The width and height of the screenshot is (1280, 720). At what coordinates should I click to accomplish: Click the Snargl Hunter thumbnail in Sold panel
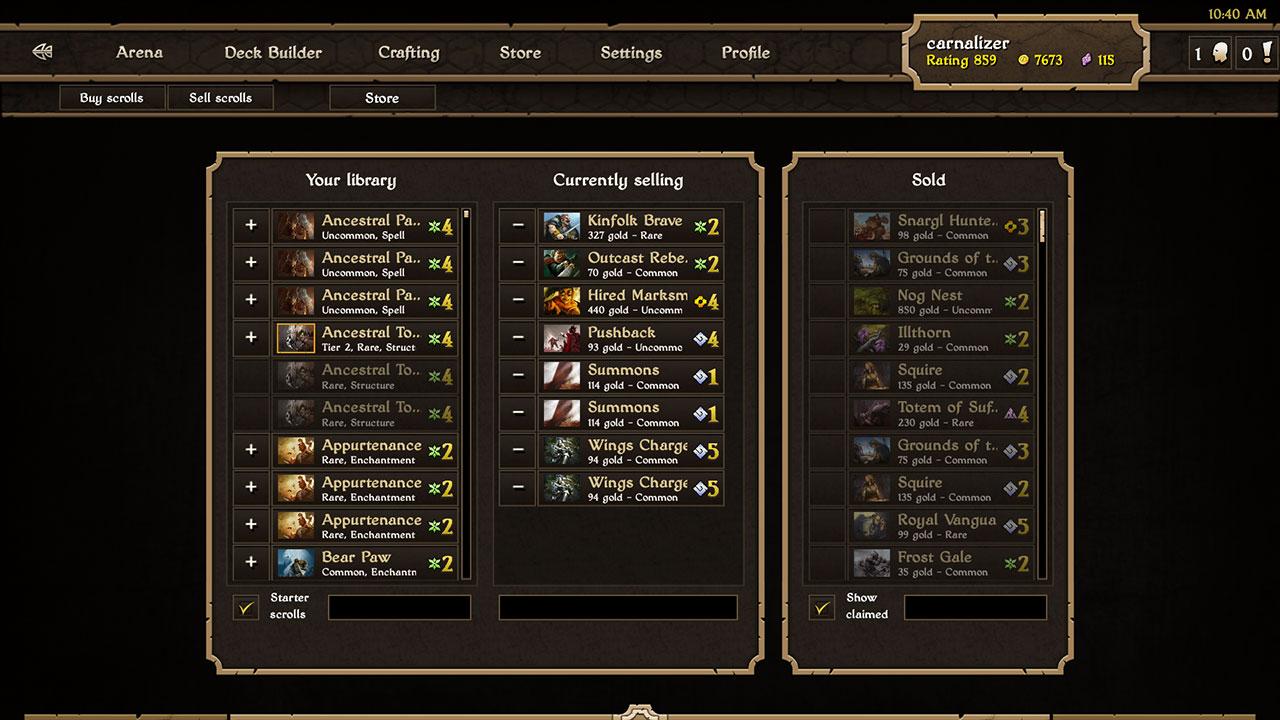coord(871,225)
